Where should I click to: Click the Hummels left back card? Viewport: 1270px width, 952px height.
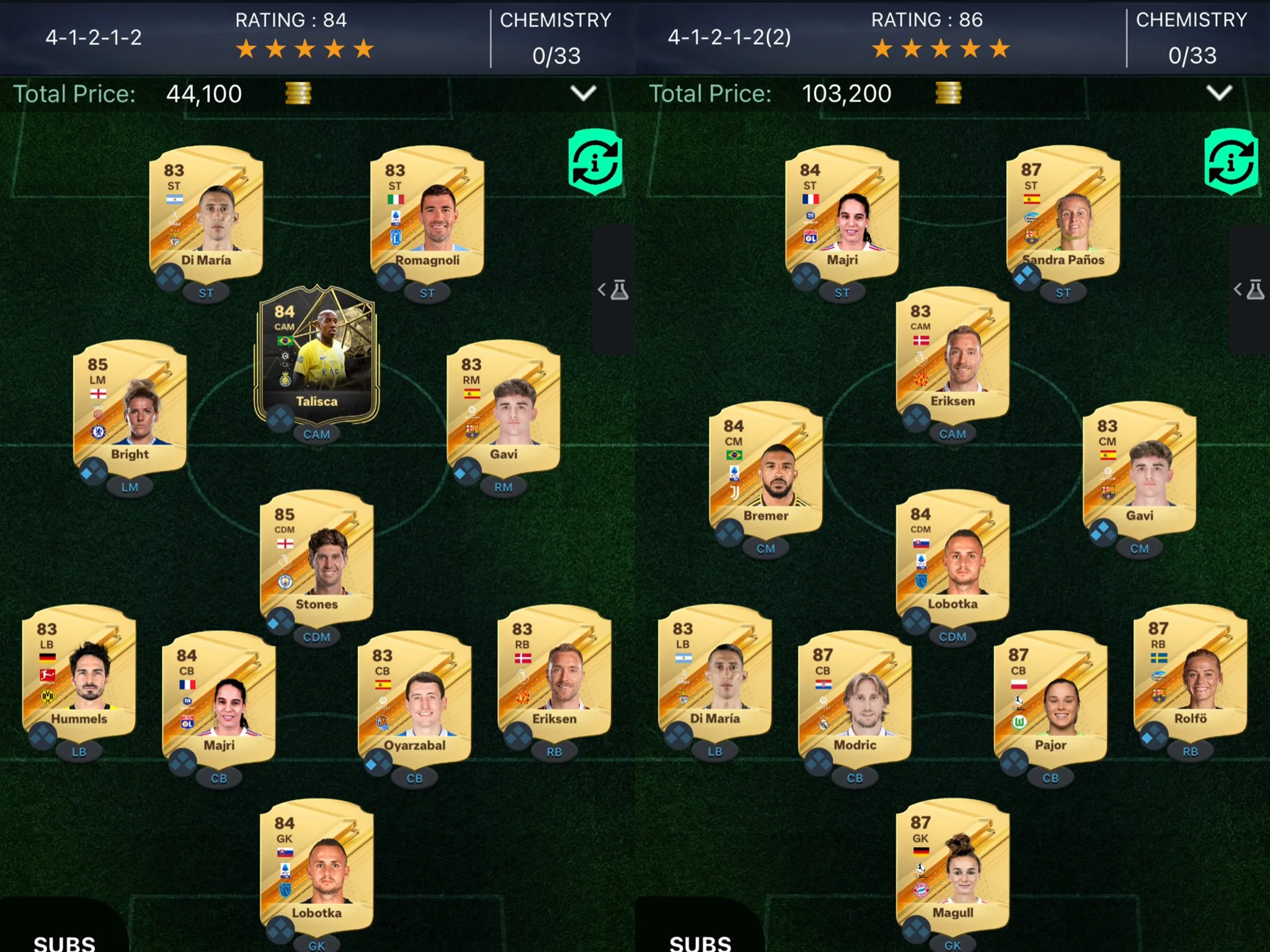point(79,672)
